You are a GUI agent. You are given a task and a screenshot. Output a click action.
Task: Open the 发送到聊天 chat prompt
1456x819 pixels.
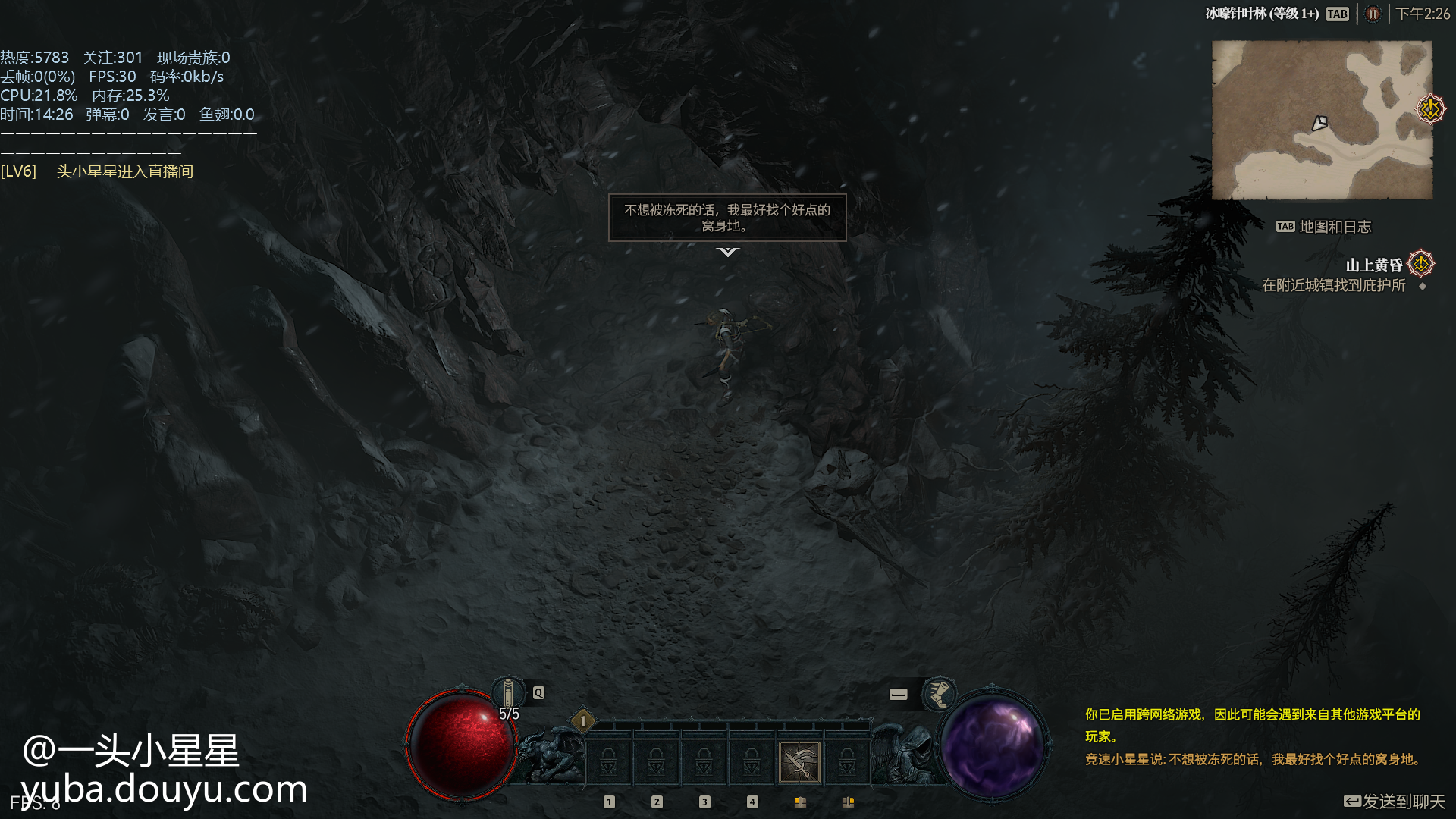1394,802
